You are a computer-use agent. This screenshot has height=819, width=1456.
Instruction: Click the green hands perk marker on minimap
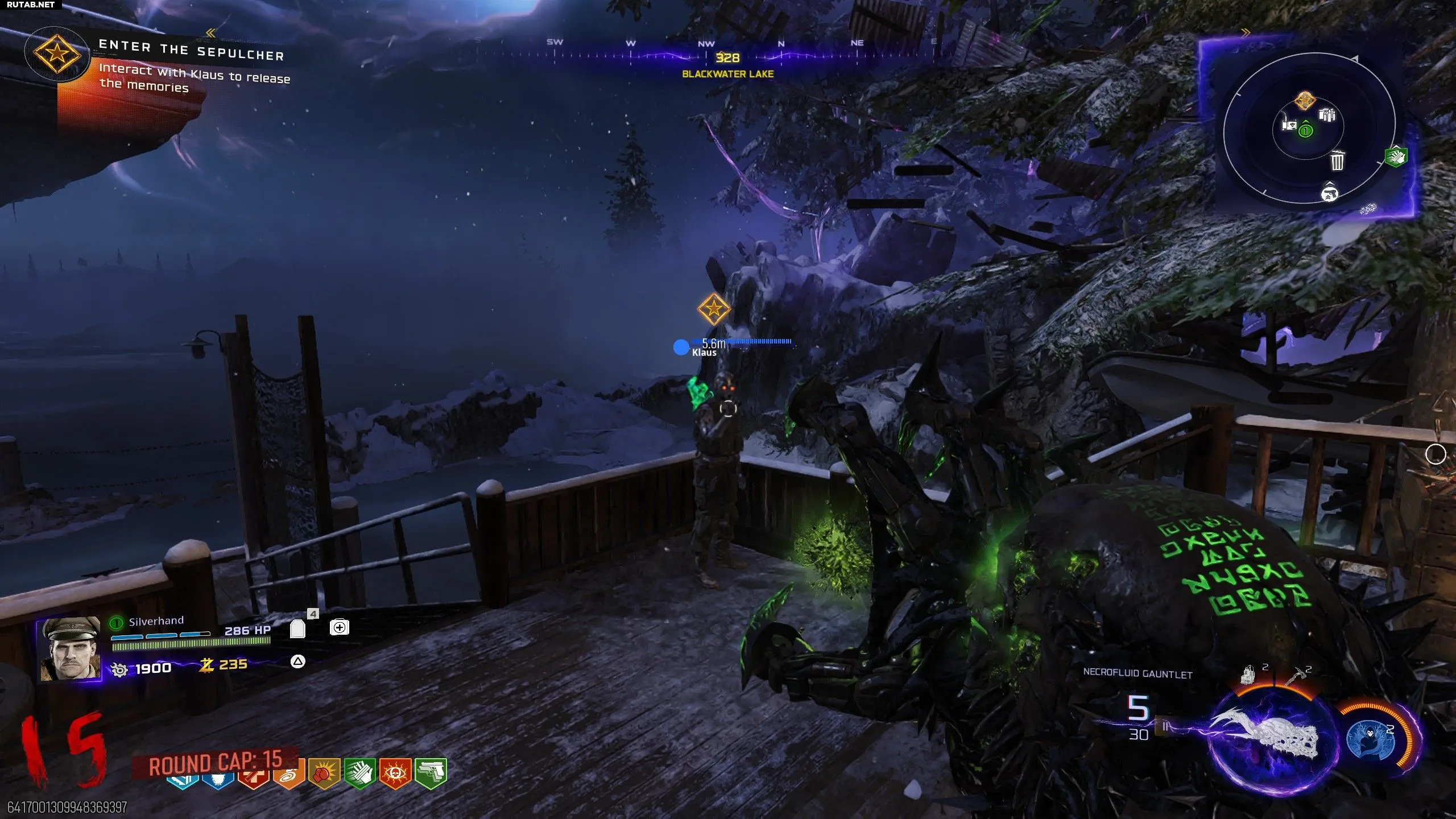(1395, 156)
